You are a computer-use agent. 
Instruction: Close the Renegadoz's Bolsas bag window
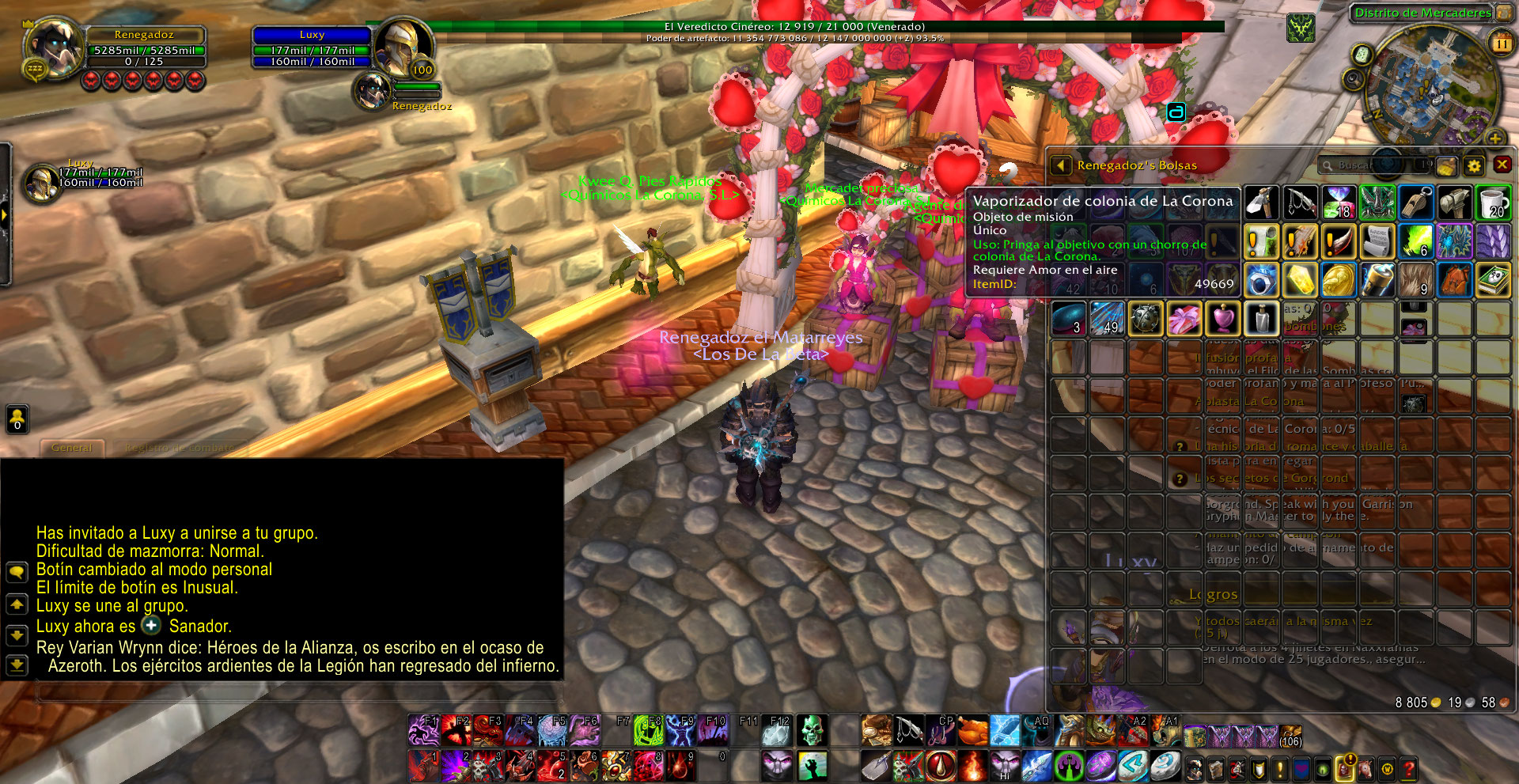(1502, 165)
